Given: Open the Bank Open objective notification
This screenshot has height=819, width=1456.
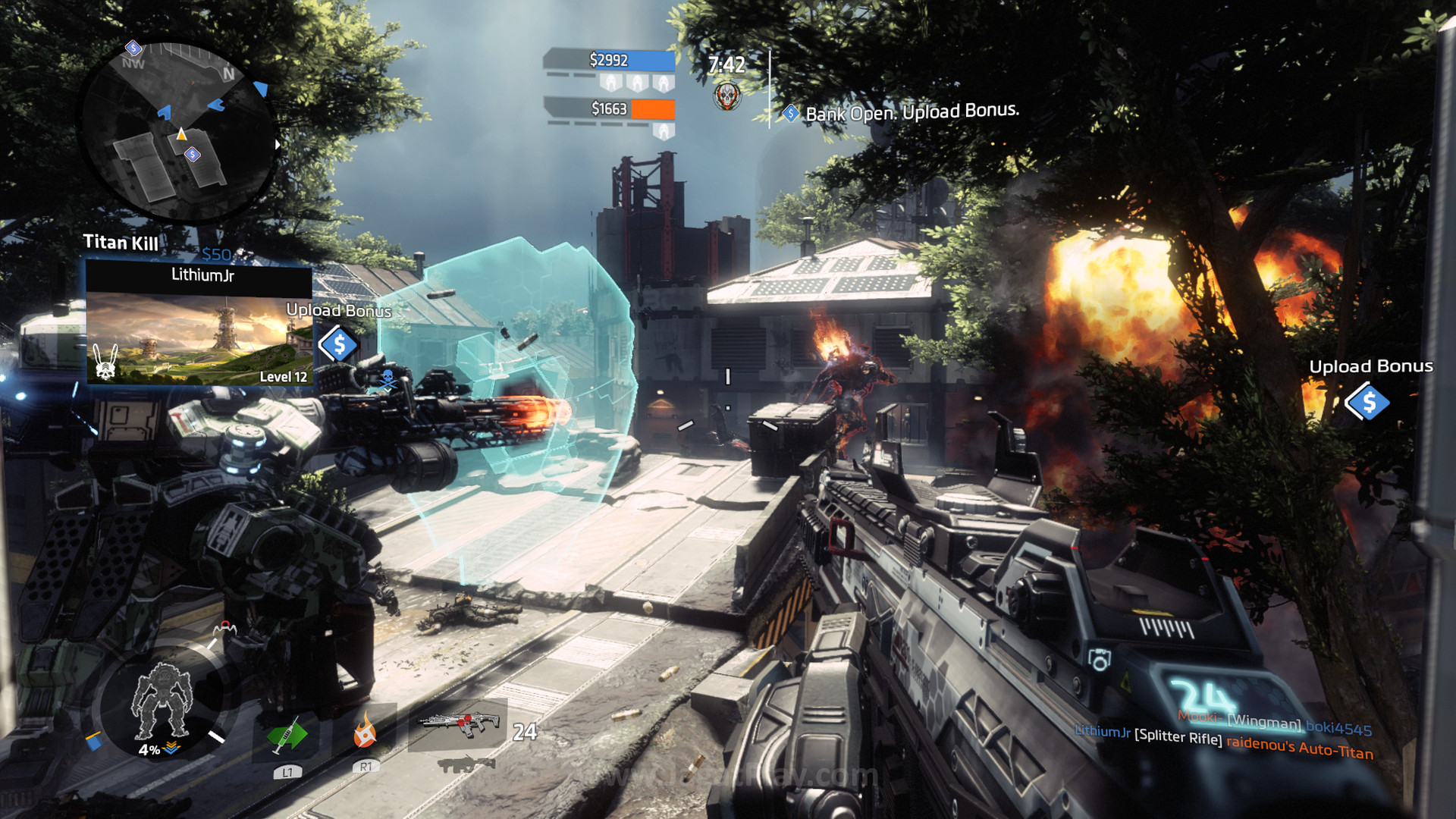Looking at the screenshot, I should pos(910,112).
